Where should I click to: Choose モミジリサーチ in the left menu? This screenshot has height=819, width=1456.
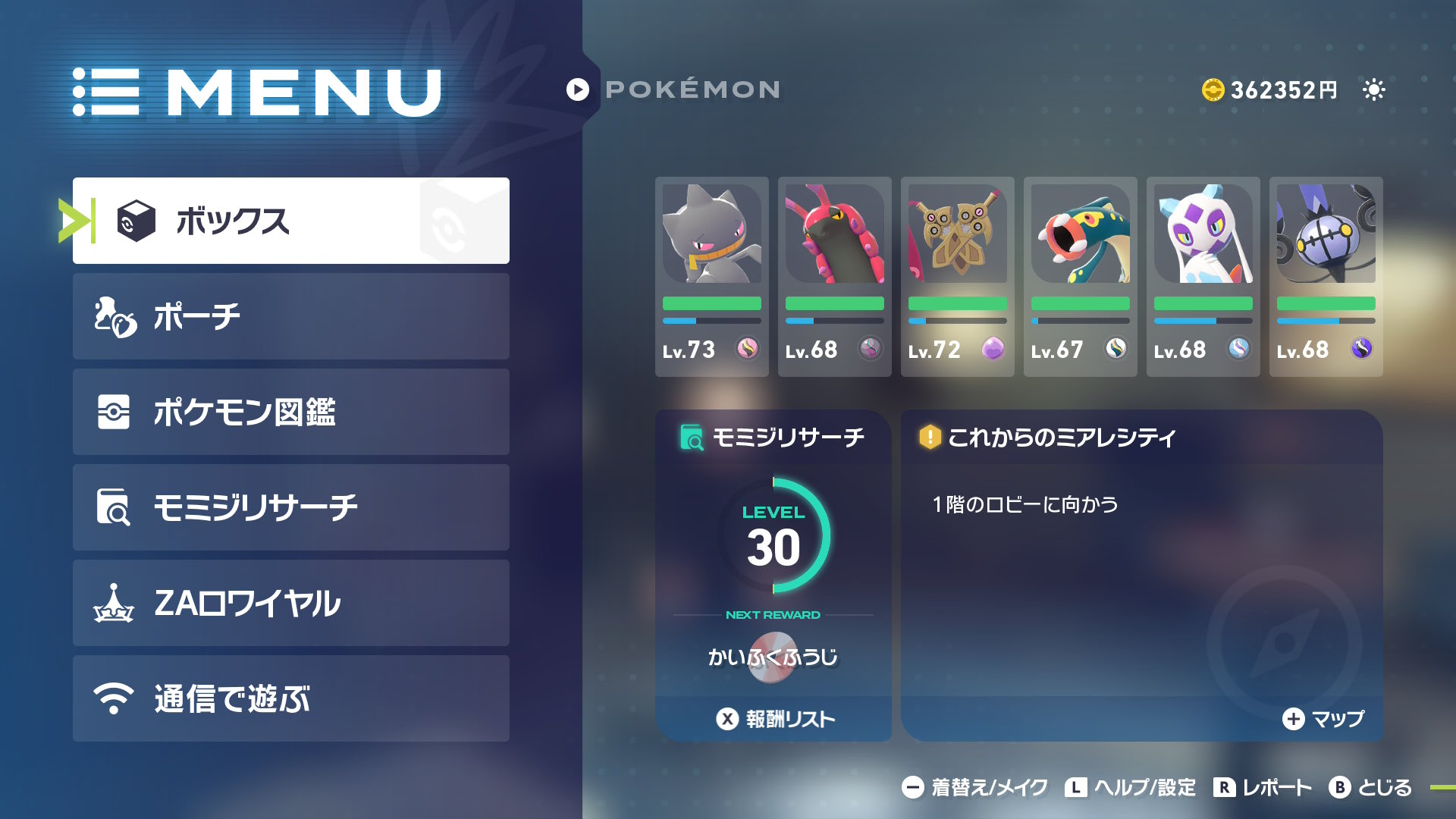[x=290, y=507]
